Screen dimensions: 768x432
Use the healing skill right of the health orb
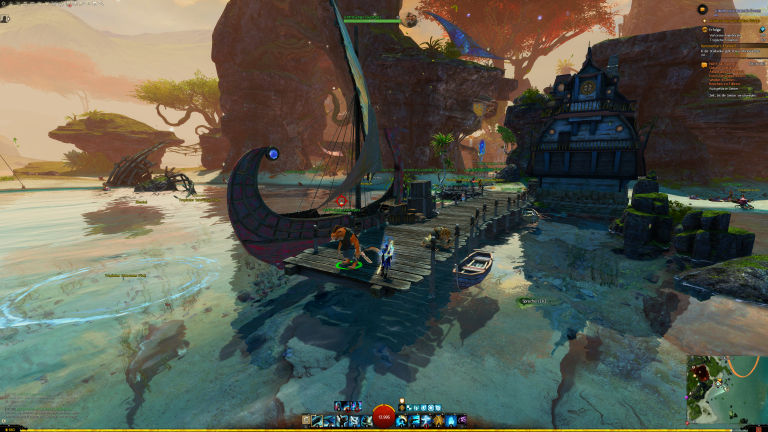tap(401, 421)
